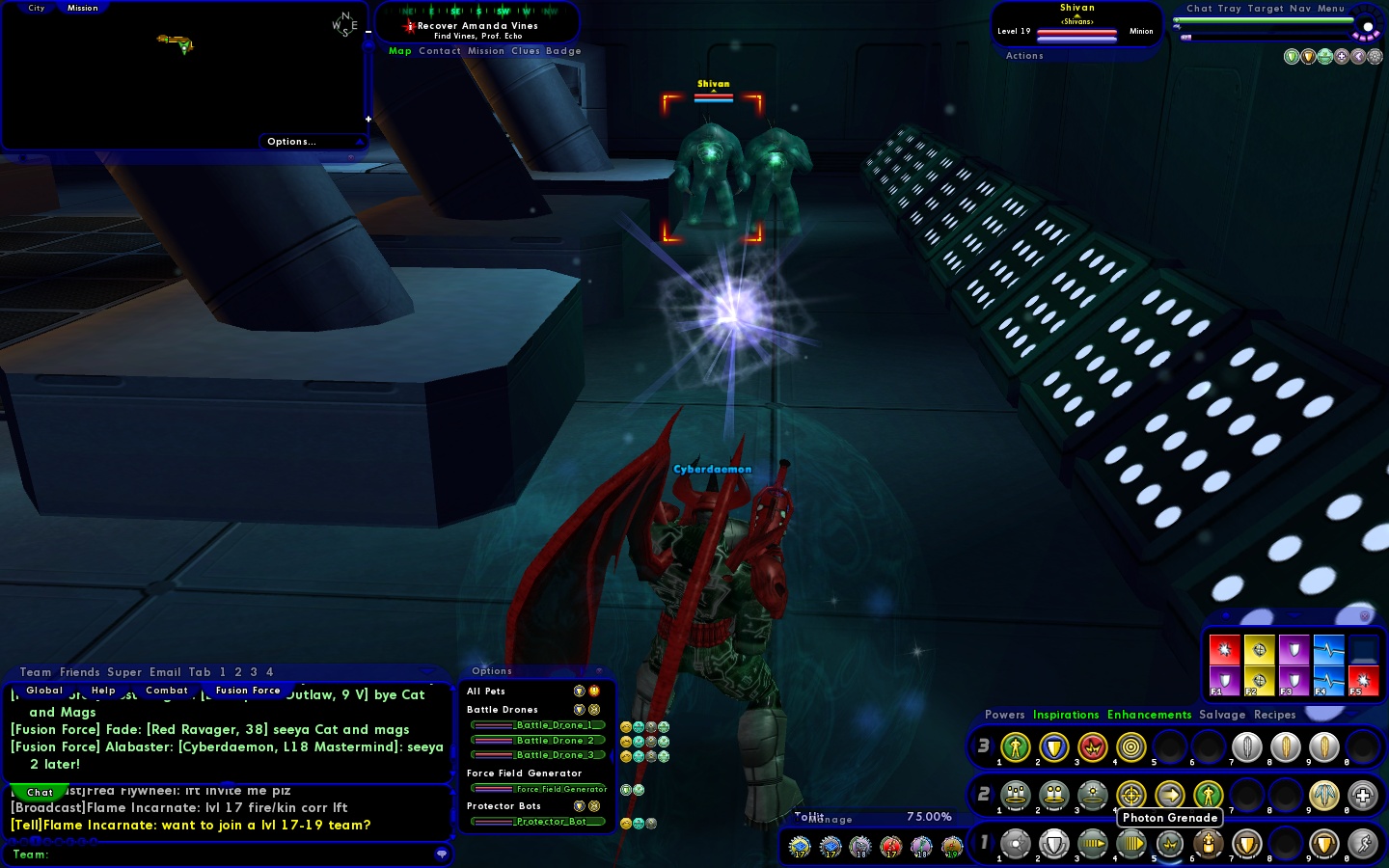Screen dimensions: 1389x868
Task: Open the Enhancements window
Action: tap(1149, 716)
